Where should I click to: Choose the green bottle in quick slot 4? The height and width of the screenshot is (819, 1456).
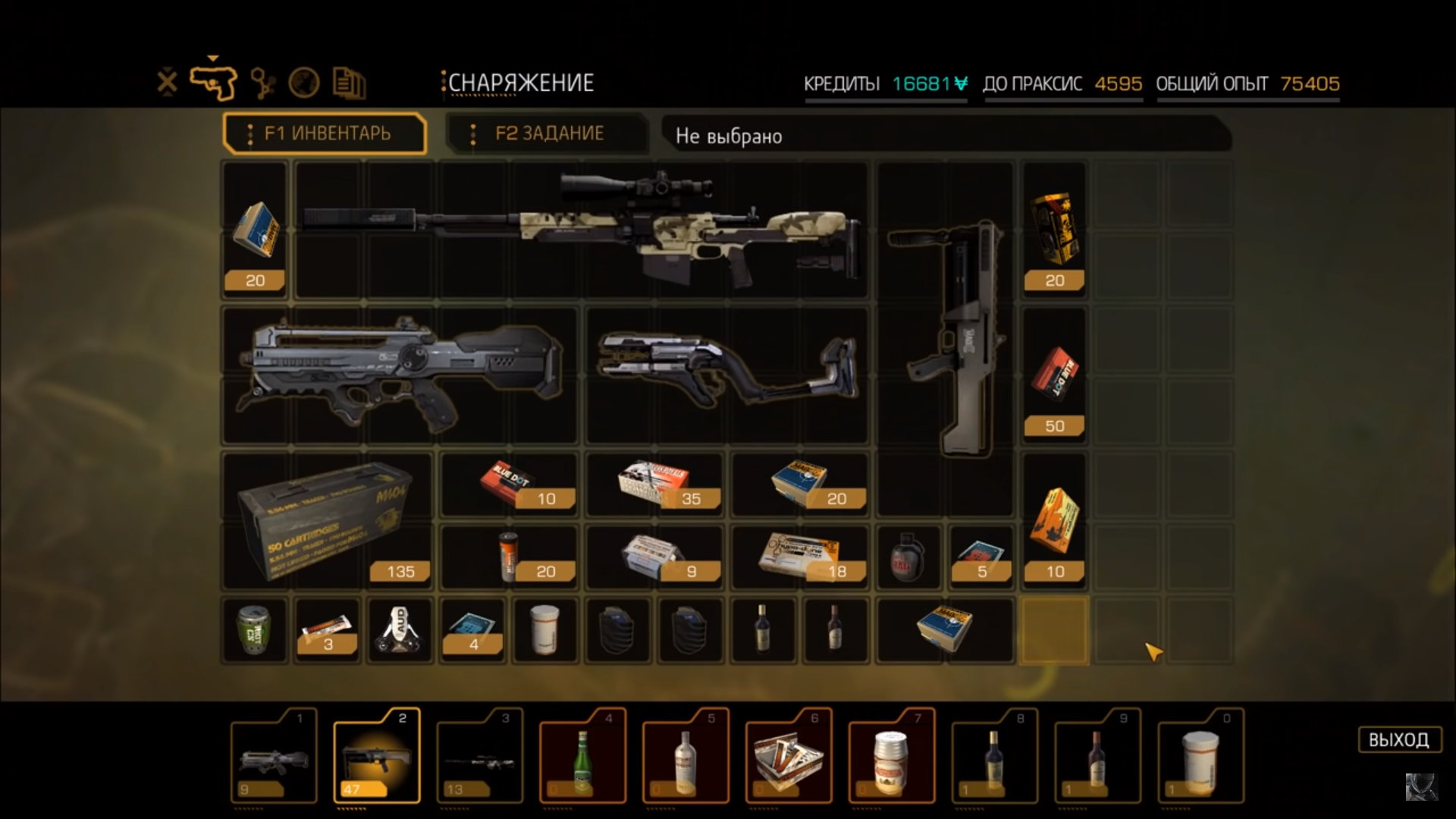pyautogui.click(x=582, y=755)
